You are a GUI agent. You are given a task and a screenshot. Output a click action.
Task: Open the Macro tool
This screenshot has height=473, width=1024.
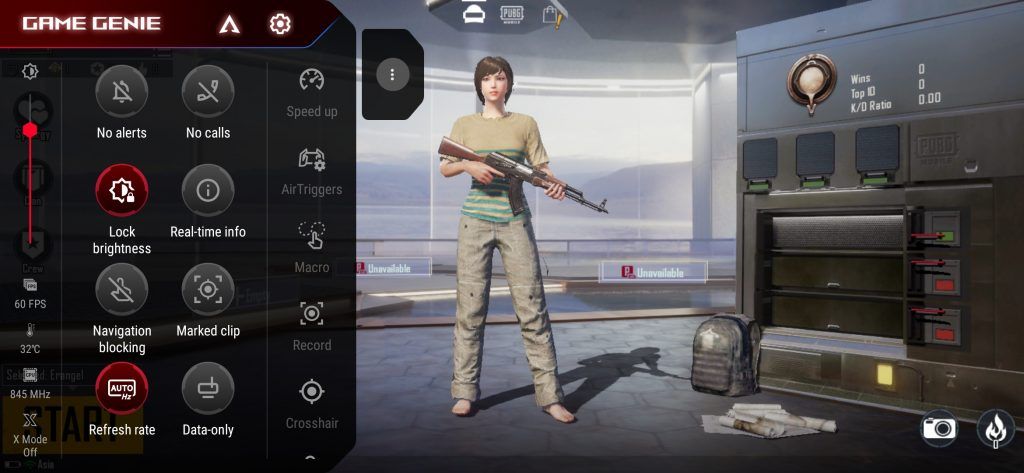point(312,238)
